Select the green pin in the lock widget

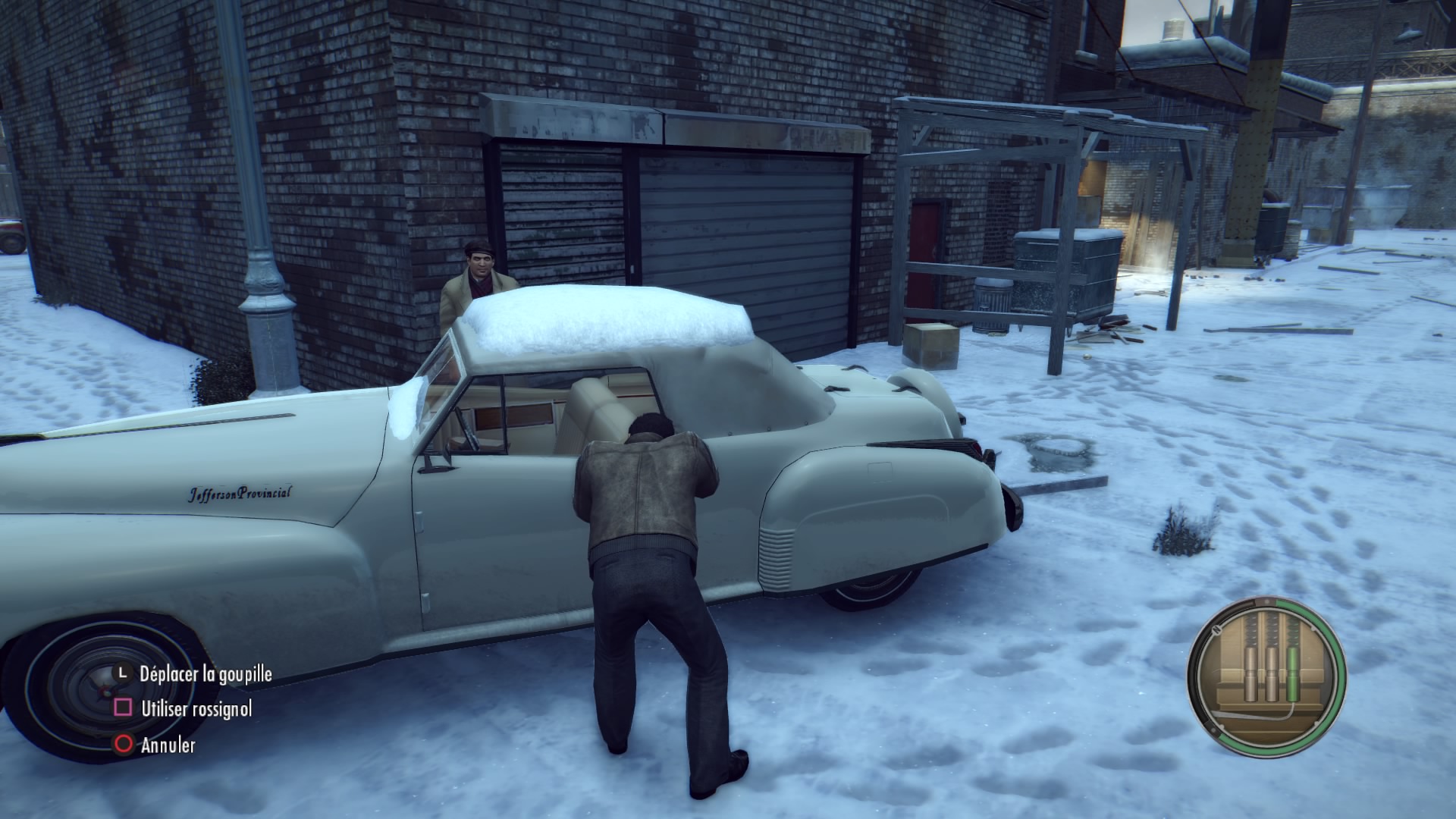tap(1292, 673)
